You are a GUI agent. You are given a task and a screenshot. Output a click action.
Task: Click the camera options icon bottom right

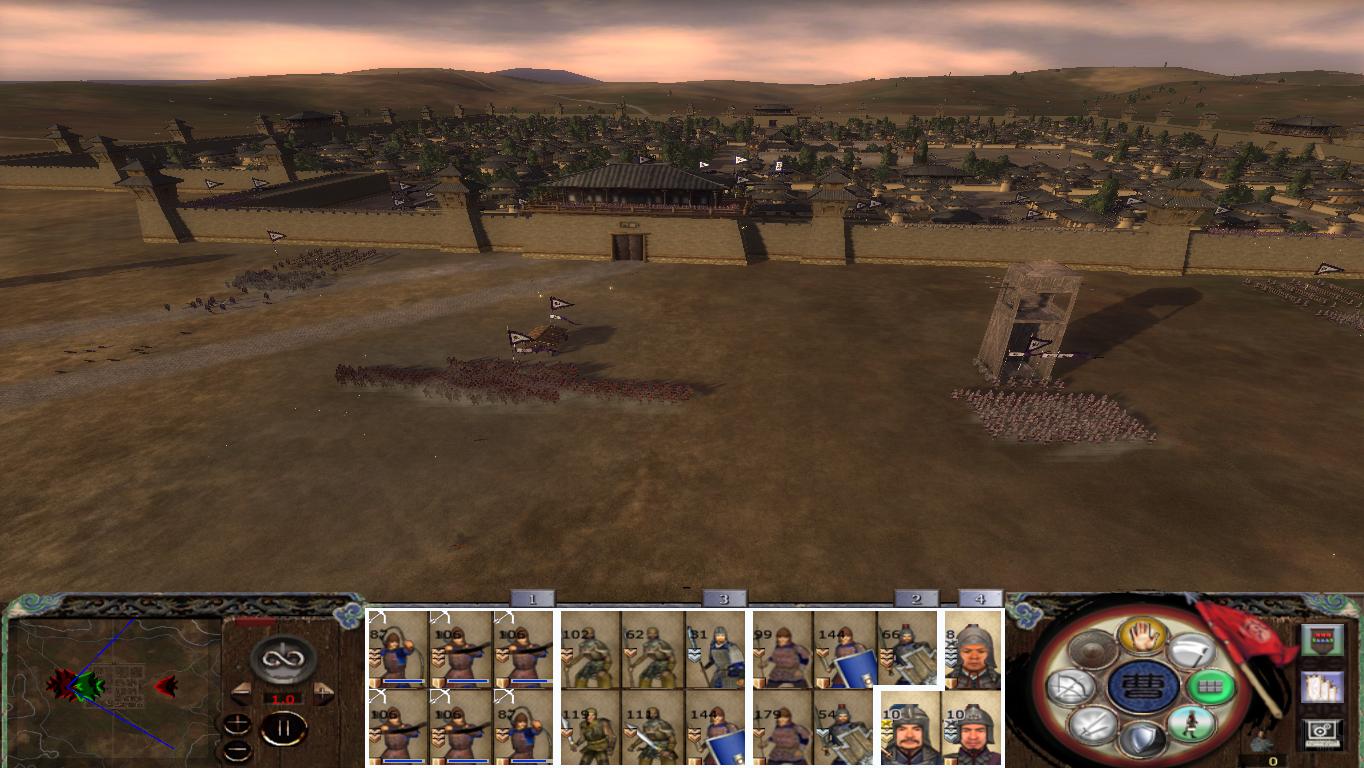pyautogui.click(x=1320, y=731)
